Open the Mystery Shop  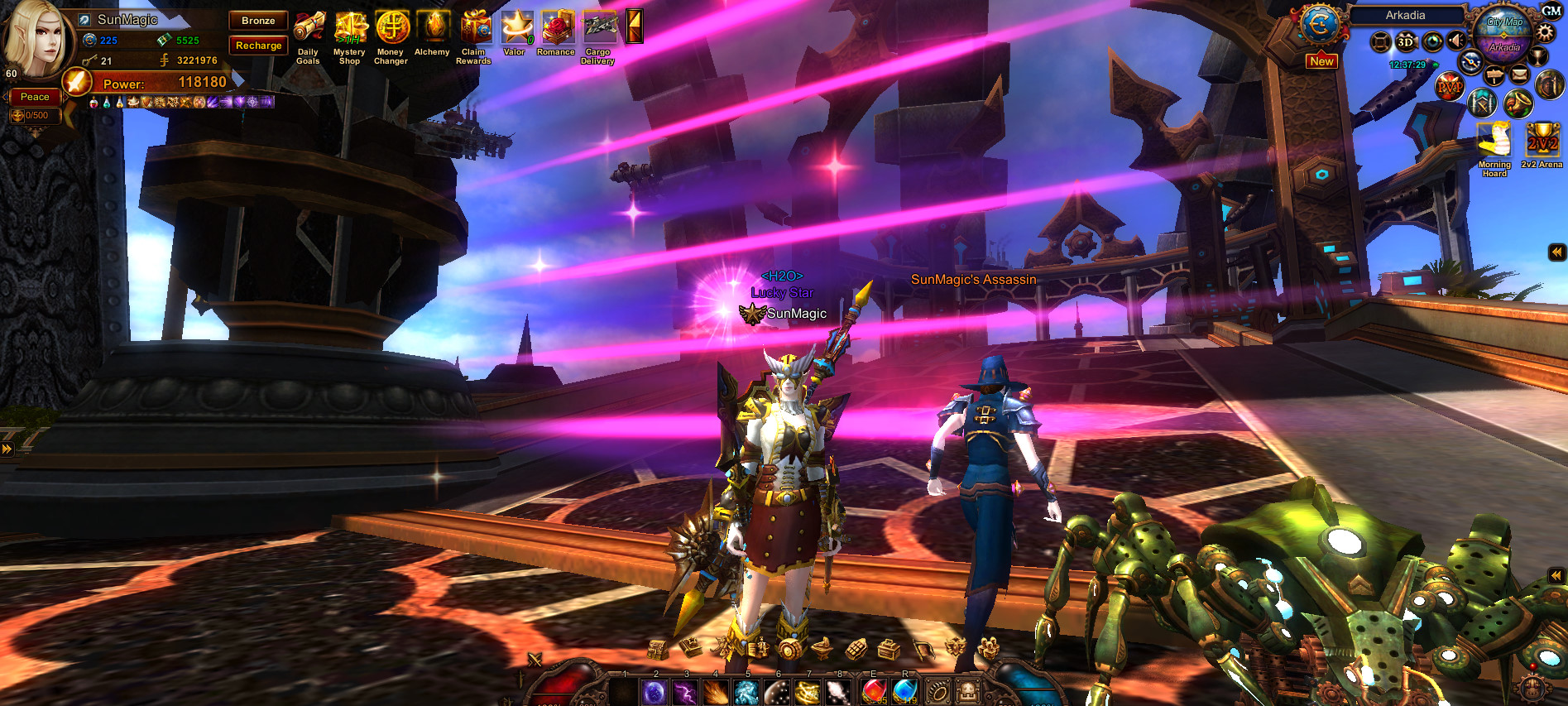pos(350,28)
